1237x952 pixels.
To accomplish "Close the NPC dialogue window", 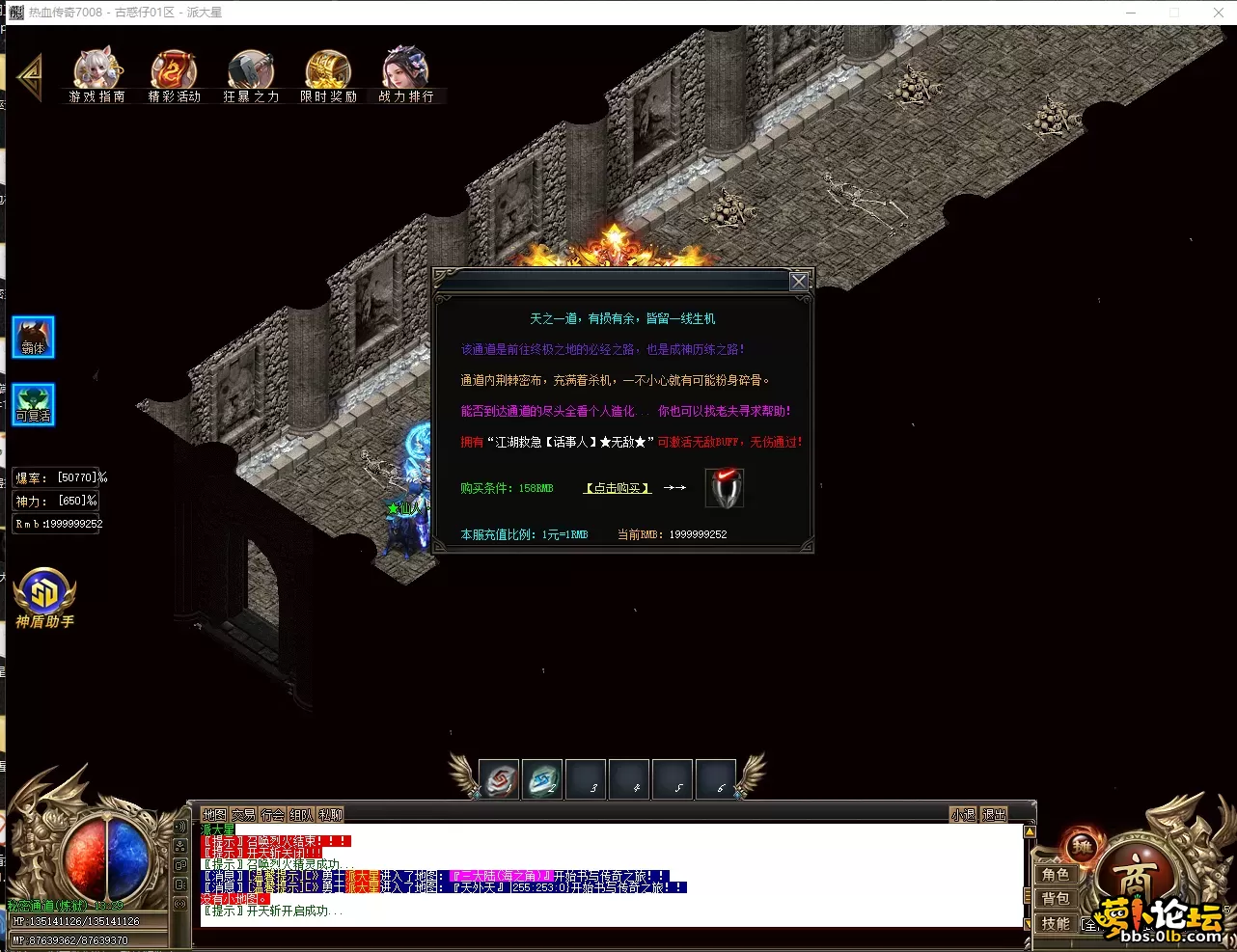I will tap(799, 282).
